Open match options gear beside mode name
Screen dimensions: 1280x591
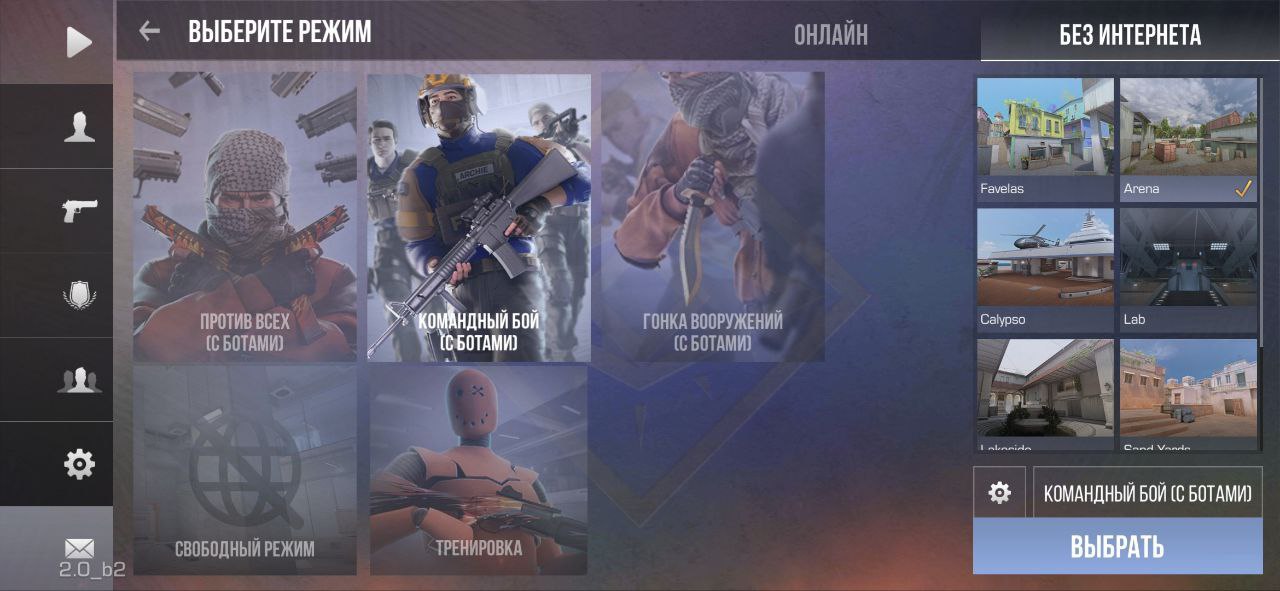pyautogui.click(x=999, y=492)
